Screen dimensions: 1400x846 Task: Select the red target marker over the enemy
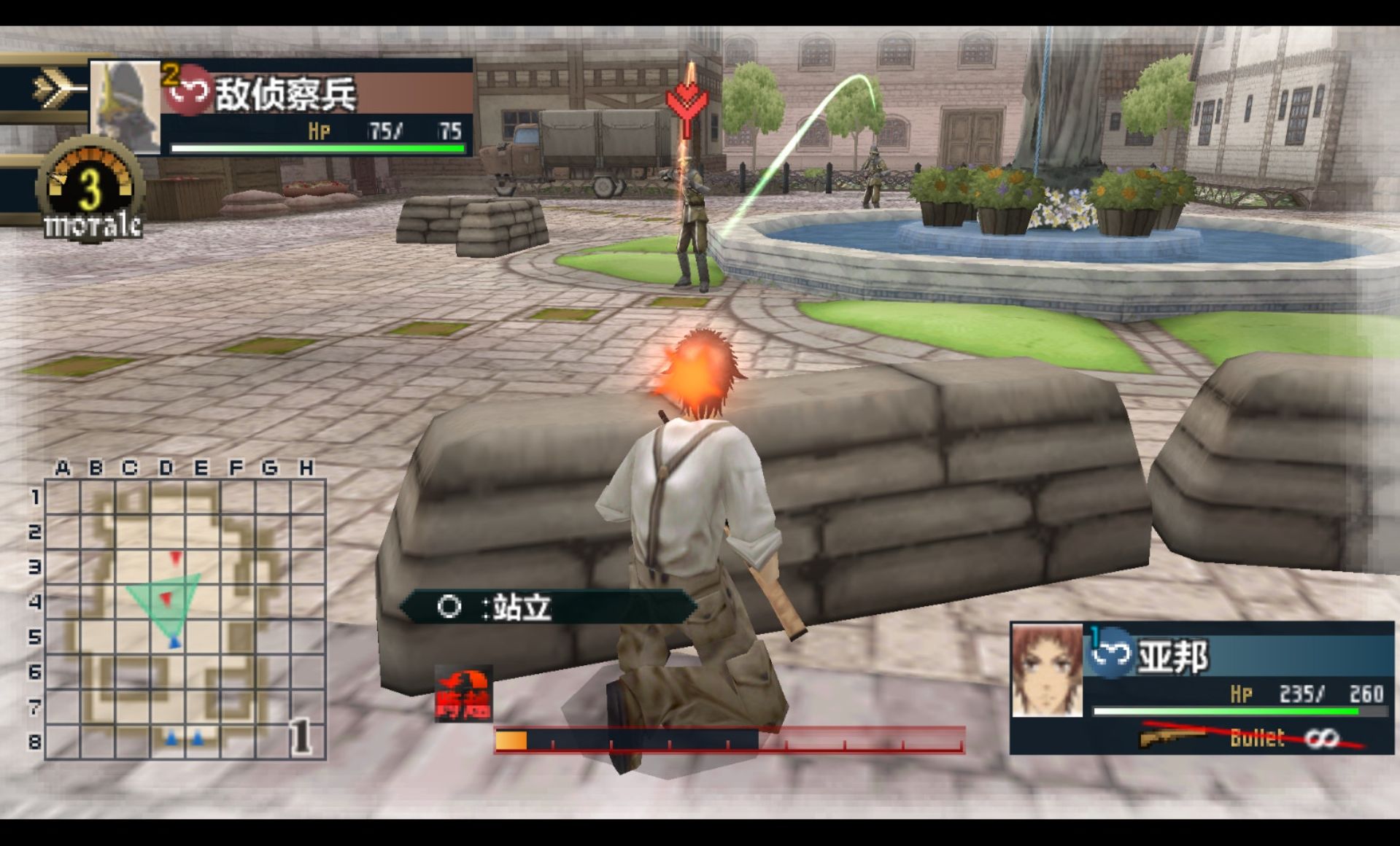coord(687,104)
